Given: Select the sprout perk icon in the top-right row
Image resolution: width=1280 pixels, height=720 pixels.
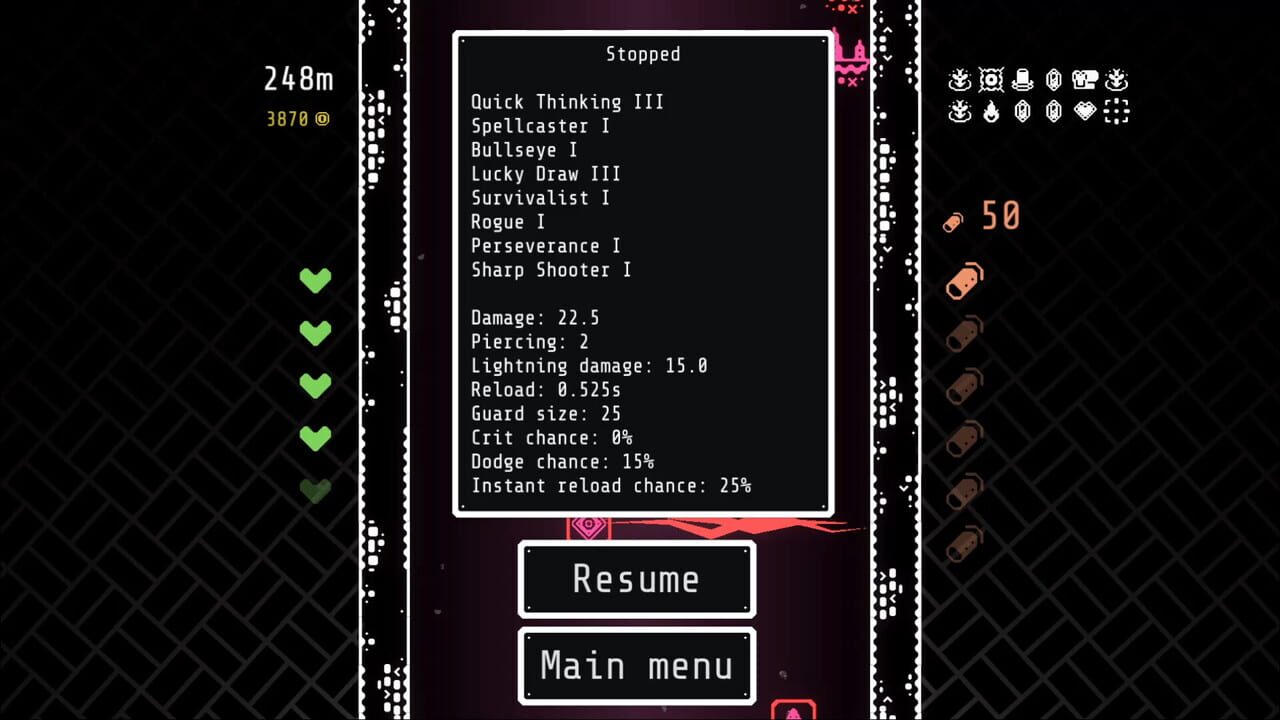Looking at the screenshot, I should pyautogui.click(x=960, y=80).
